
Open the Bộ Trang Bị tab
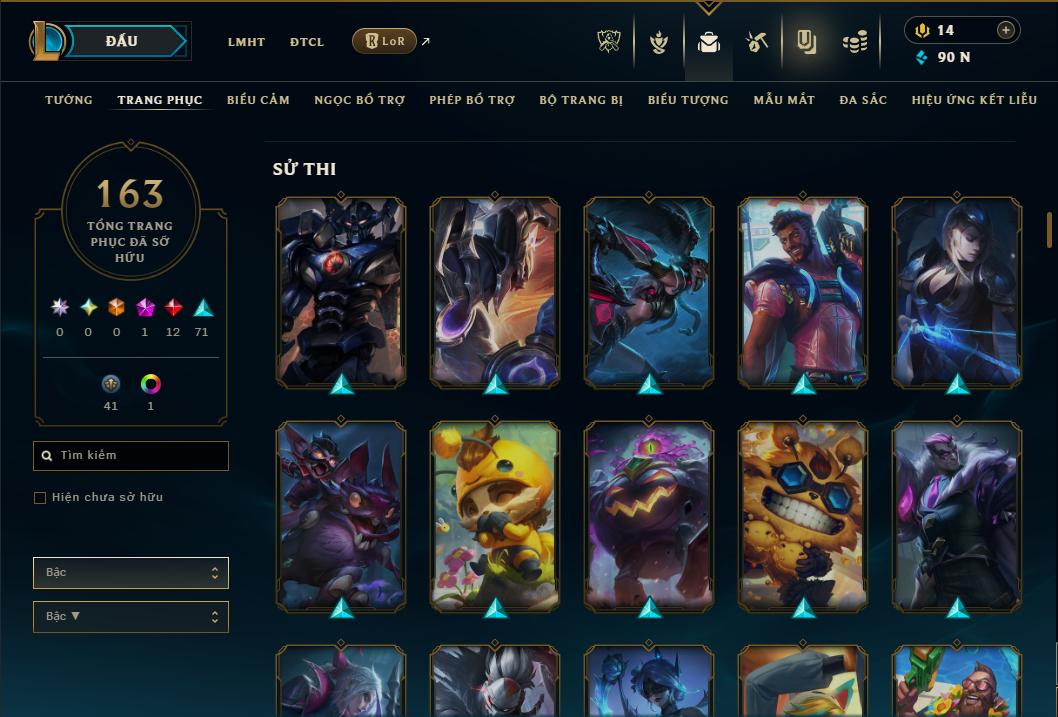(x=581, y=100)
